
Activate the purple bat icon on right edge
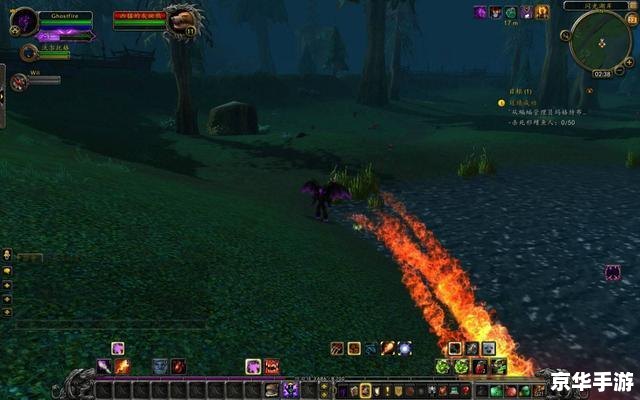612,272
